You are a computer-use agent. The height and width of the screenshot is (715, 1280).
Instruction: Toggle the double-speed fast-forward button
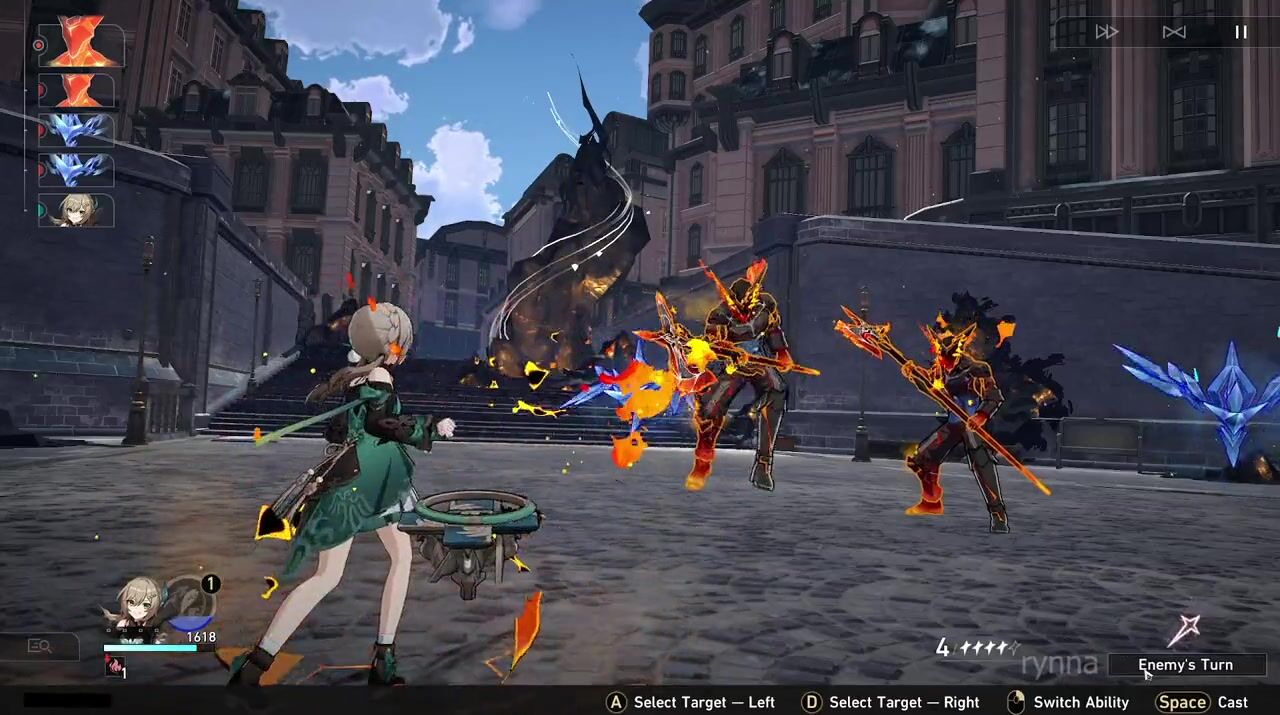coord(1106,32)
